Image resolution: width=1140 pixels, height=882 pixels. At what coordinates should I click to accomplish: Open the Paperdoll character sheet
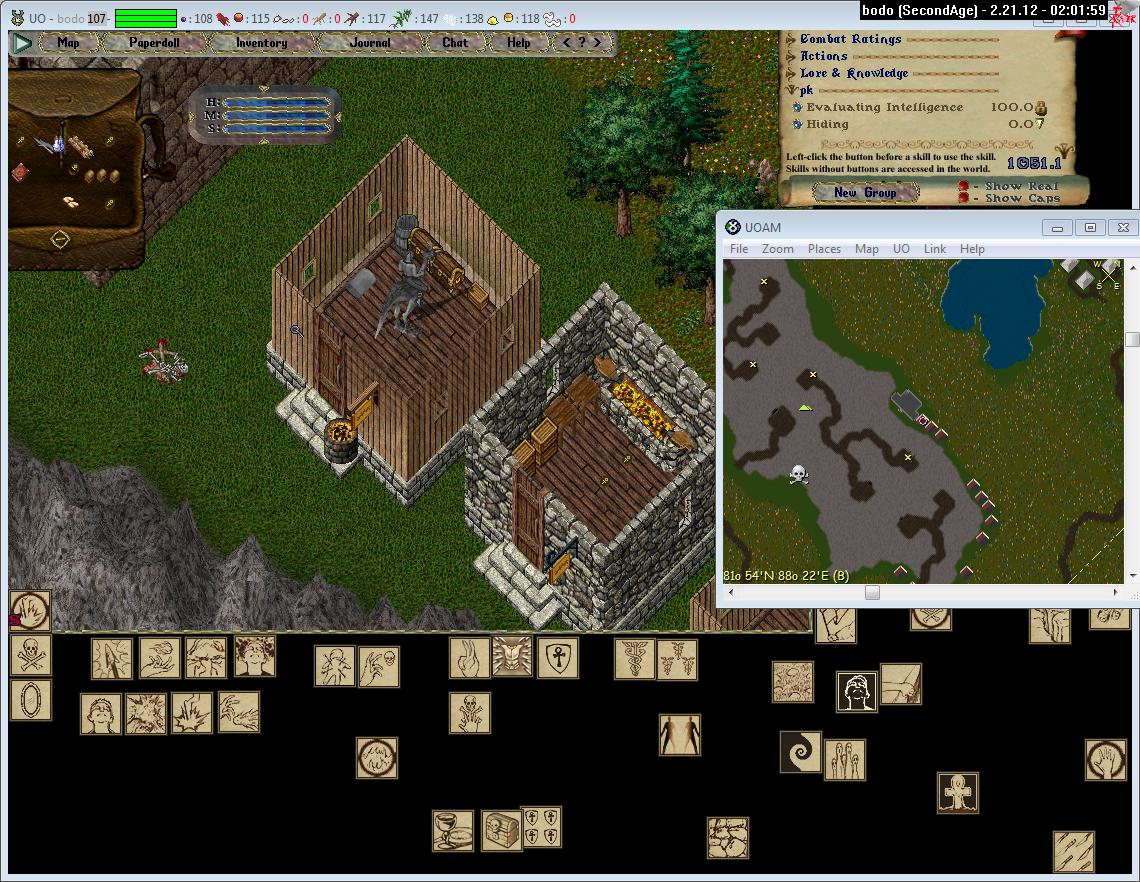(x=152, y=43)
